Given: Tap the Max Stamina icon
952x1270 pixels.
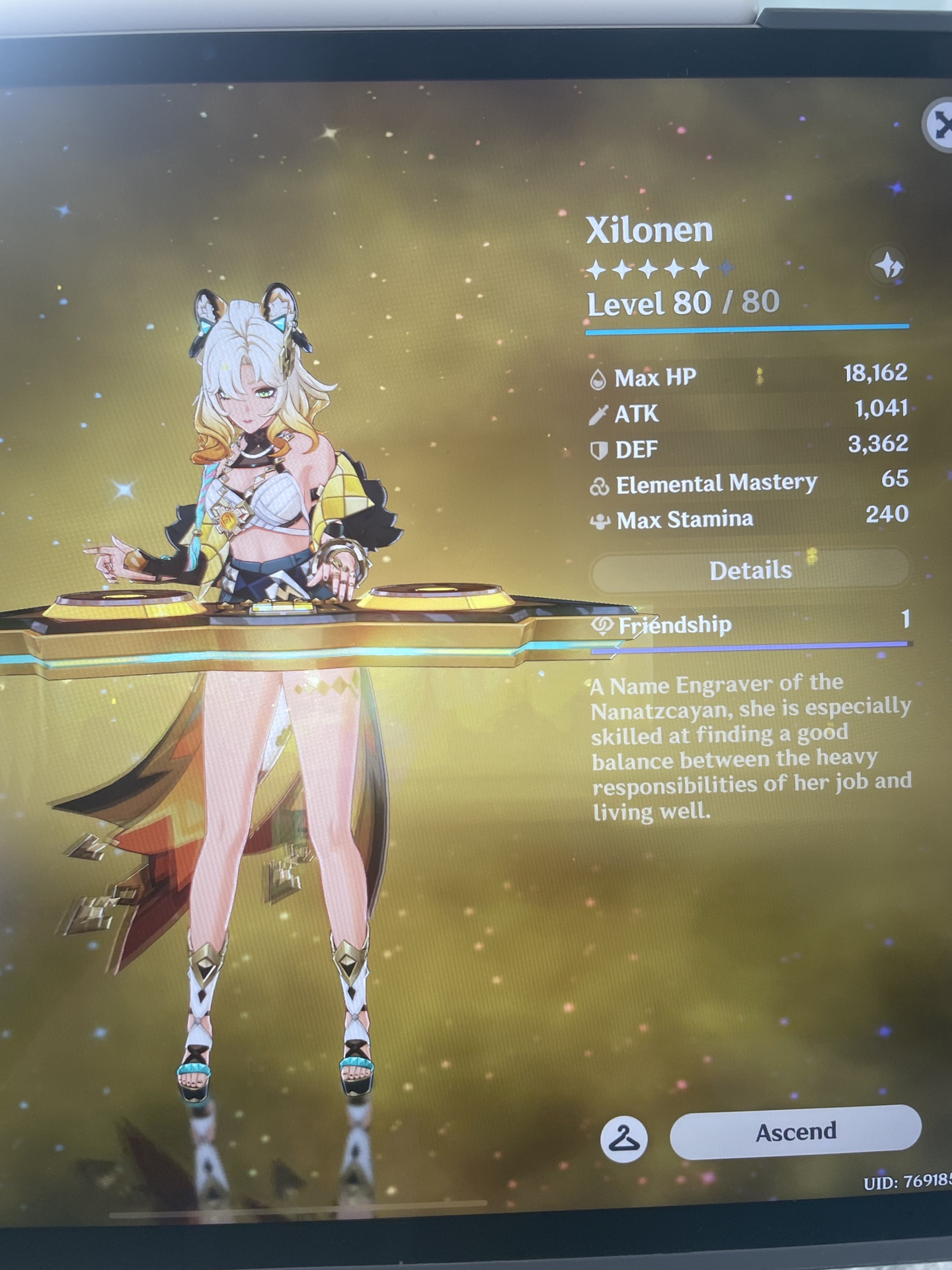Looking at the screenshot, I should coord(599,520).
